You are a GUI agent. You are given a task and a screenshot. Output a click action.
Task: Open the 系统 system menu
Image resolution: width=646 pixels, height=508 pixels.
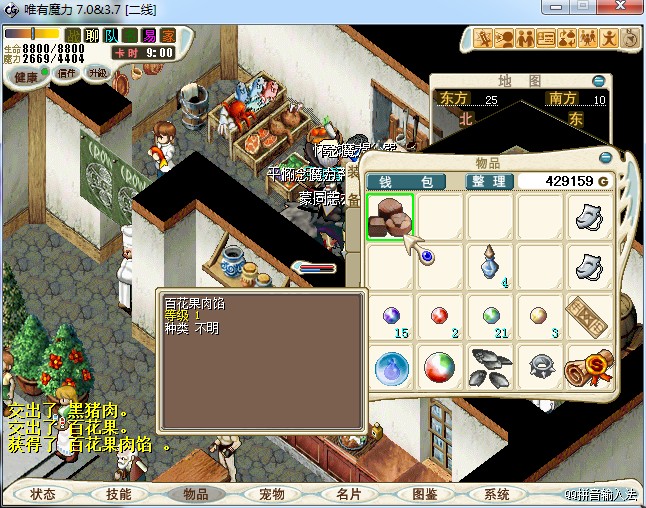coord(497,494)
